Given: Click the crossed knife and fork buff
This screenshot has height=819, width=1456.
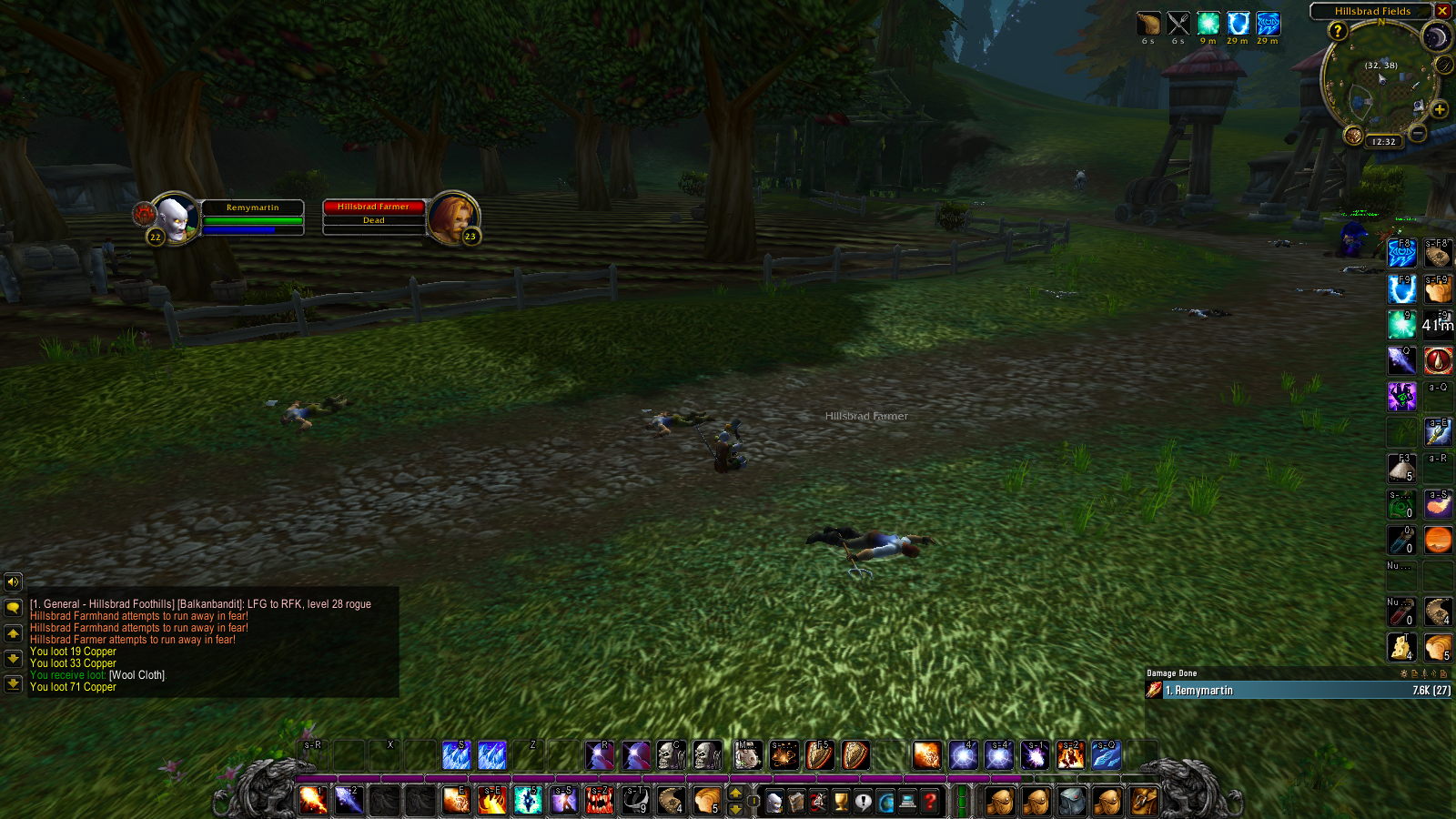Looking at the screenshot, I should tap(1178, 24).
